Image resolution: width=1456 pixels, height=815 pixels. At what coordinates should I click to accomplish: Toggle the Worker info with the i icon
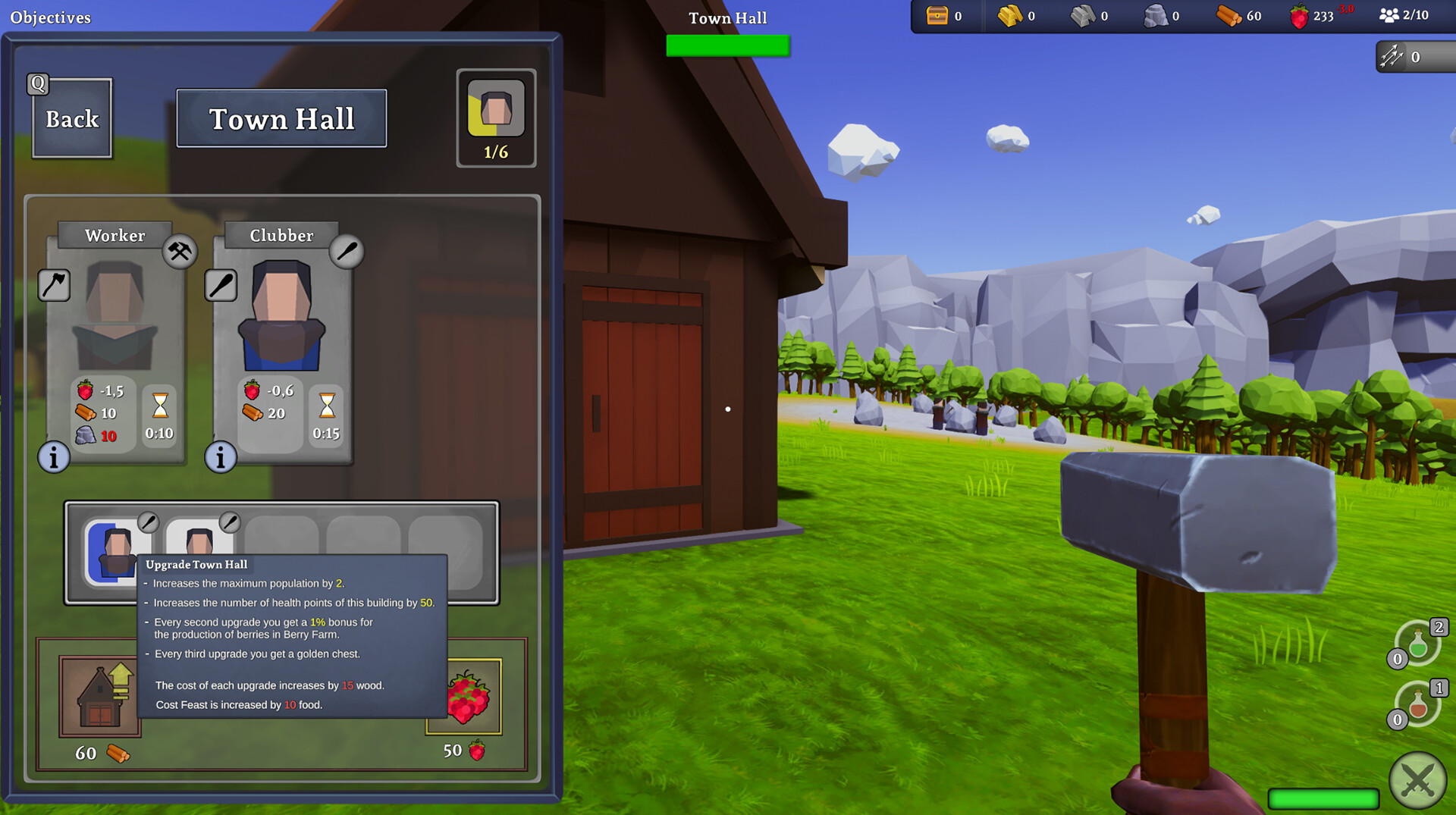[53, 457]
